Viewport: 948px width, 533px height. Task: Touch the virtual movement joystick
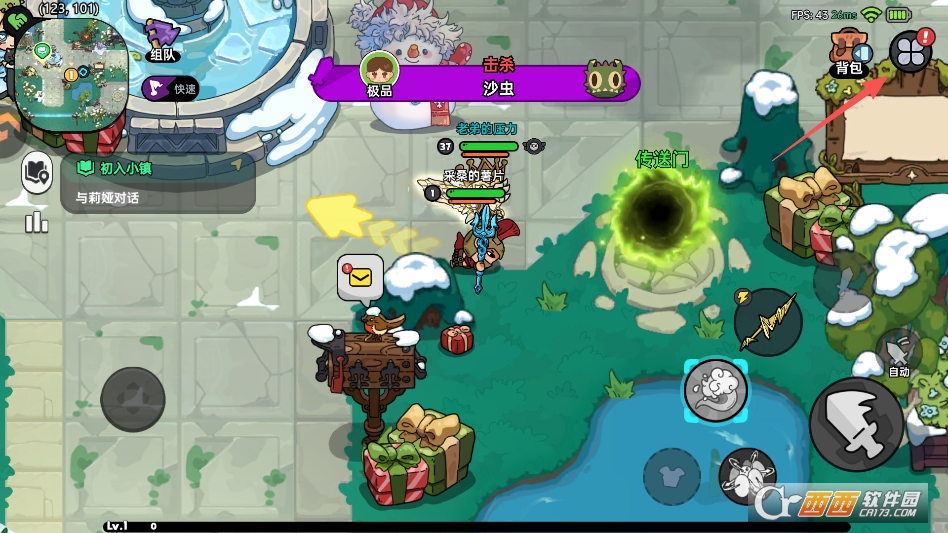[x=133, y=399]
